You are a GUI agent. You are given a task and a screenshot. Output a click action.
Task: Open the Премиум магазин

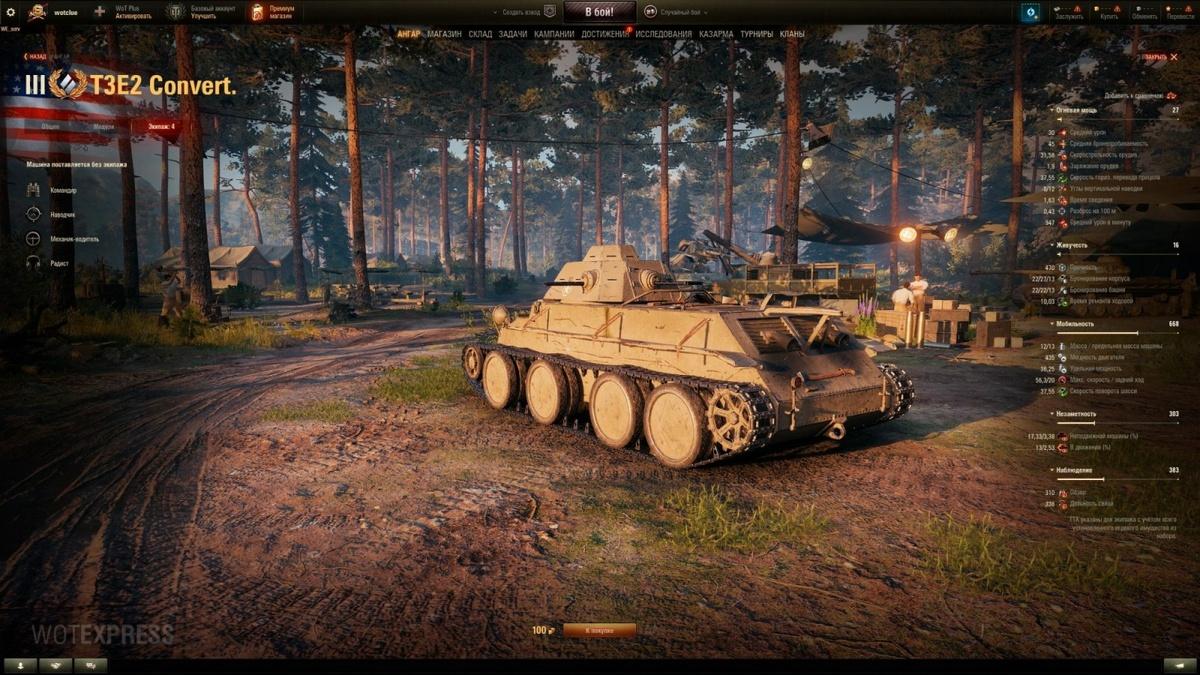272,12
